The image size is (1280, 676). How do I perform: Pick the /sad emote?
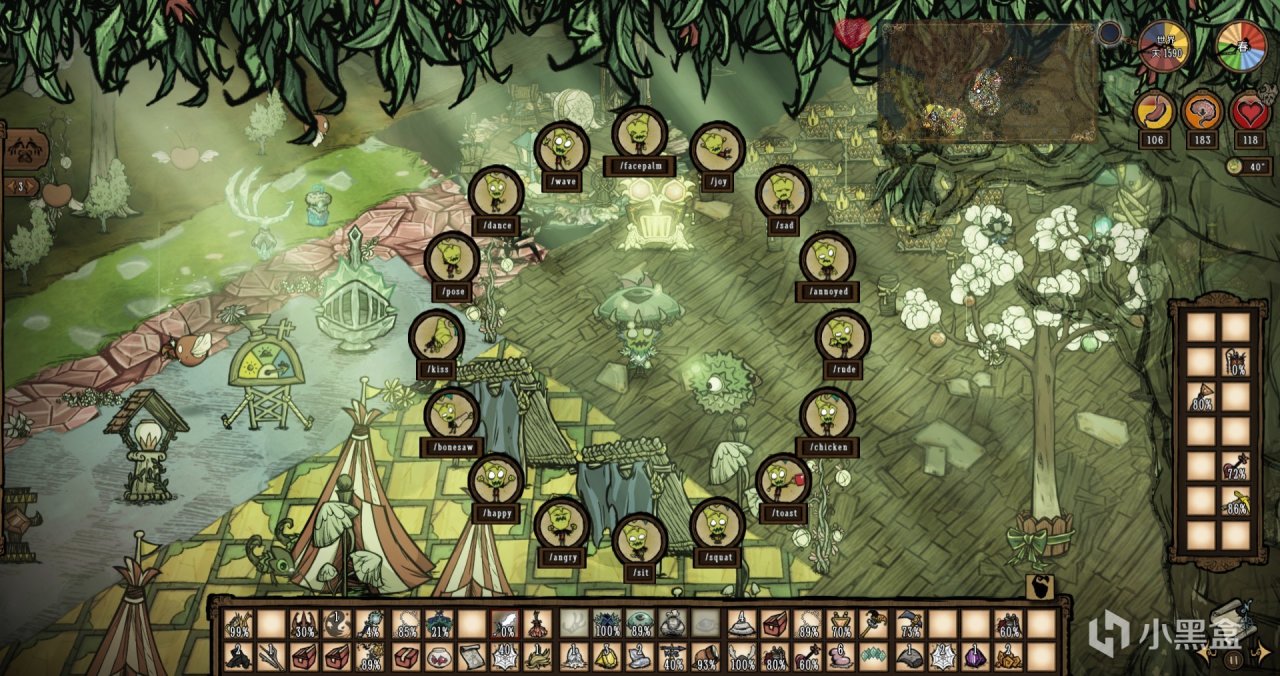[783, 193]
